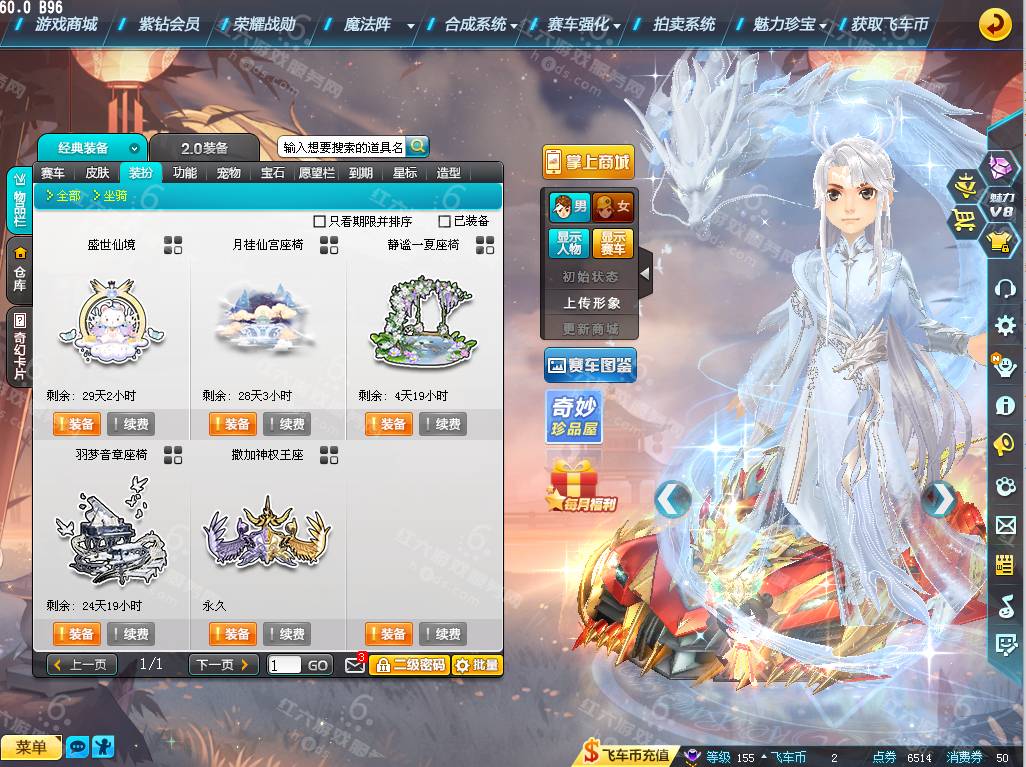Screen dimensions: 1026x767
Task: Open the 掌上商城 mobile shop
Action: pos(588,162)
